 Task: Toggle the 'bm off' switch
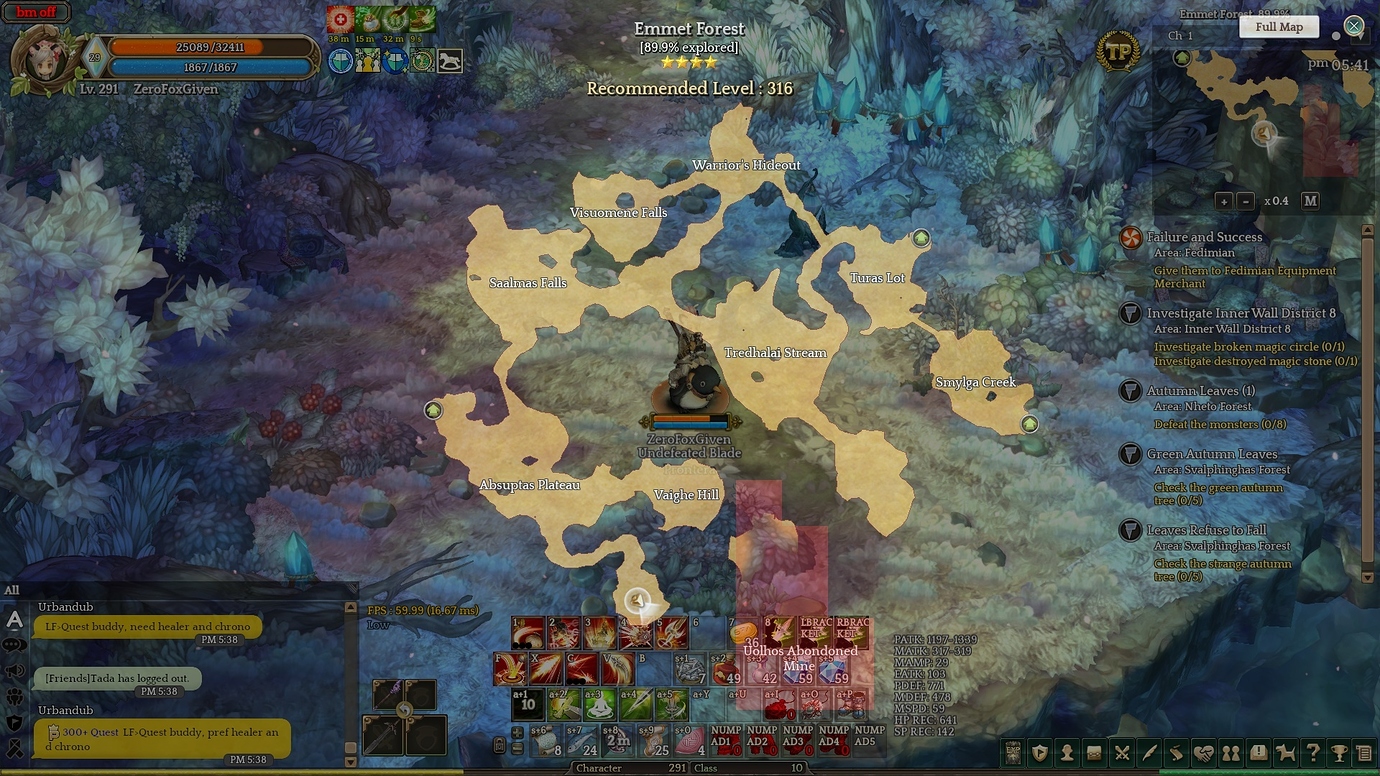35,12
